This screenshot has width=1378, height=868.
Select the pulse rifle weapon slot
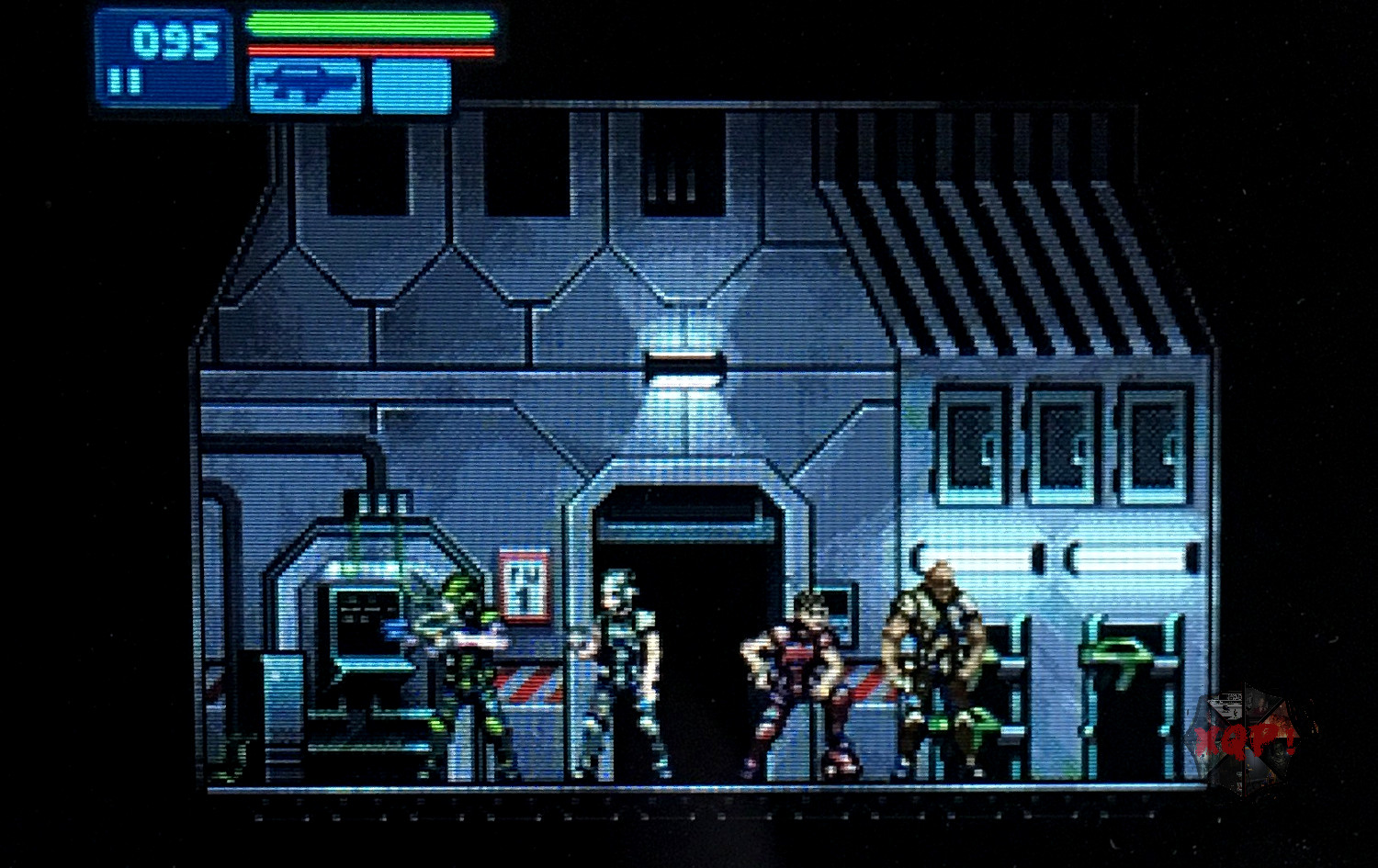(x=305, y=85)
